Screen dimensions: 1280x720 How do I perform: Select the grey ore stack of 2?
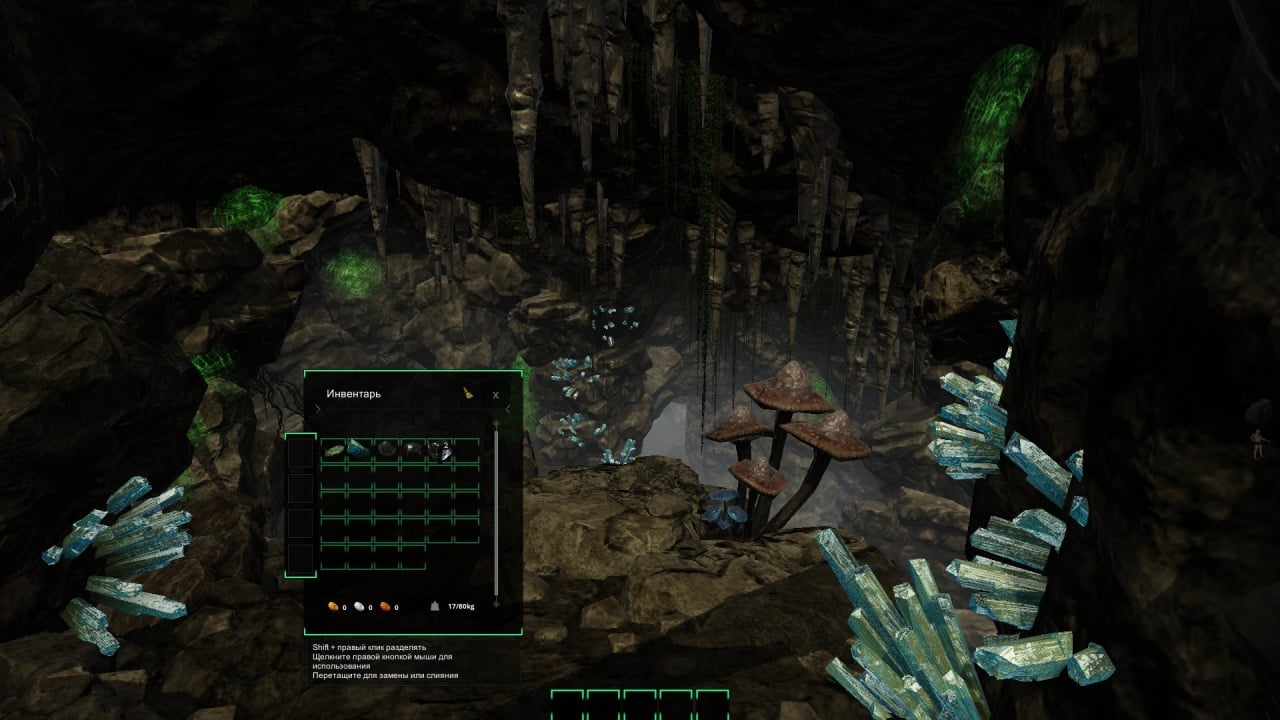point(439,451)
